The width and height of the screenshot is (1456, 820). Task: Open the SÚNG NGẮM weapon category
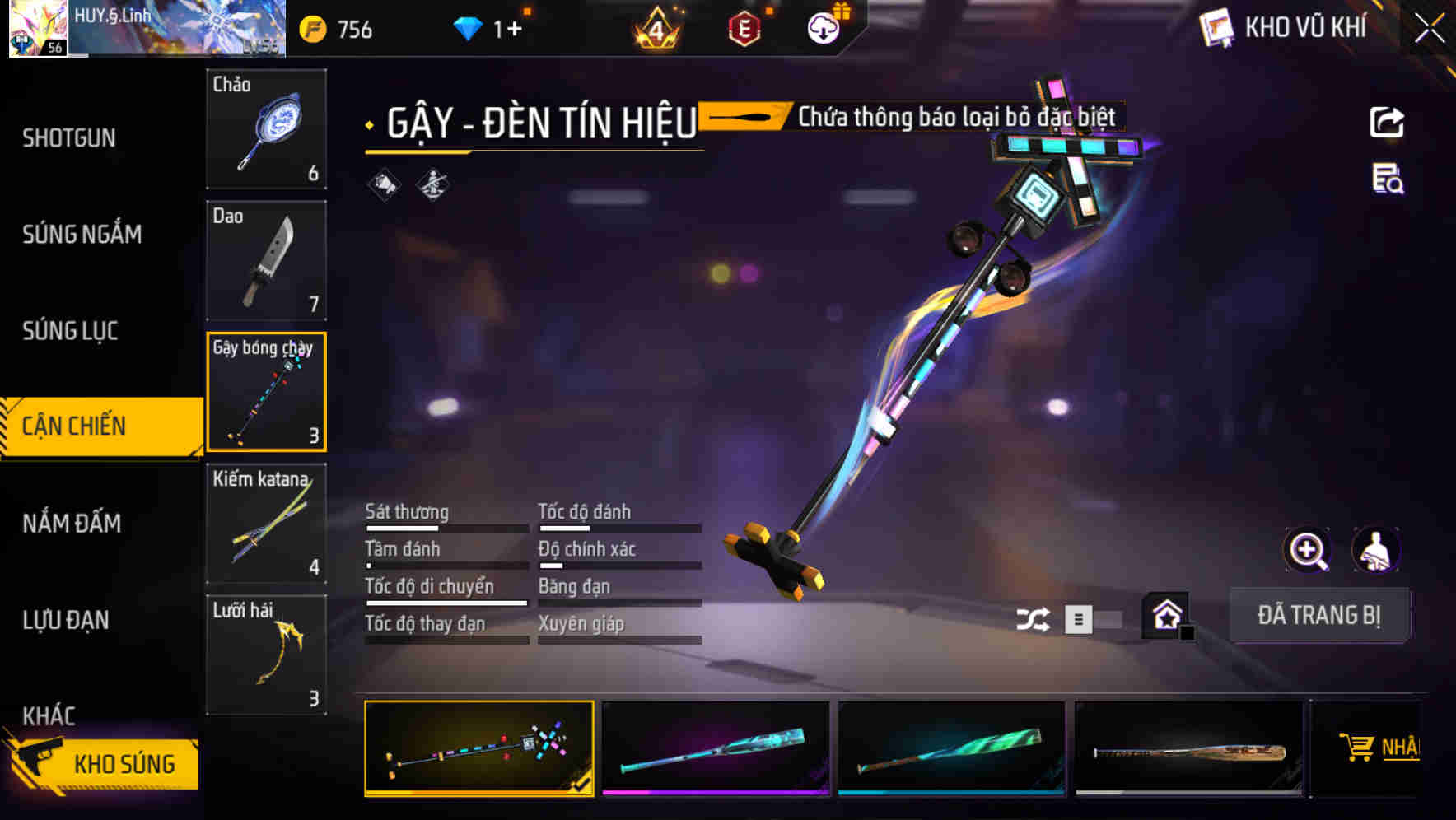click(82, 235)
